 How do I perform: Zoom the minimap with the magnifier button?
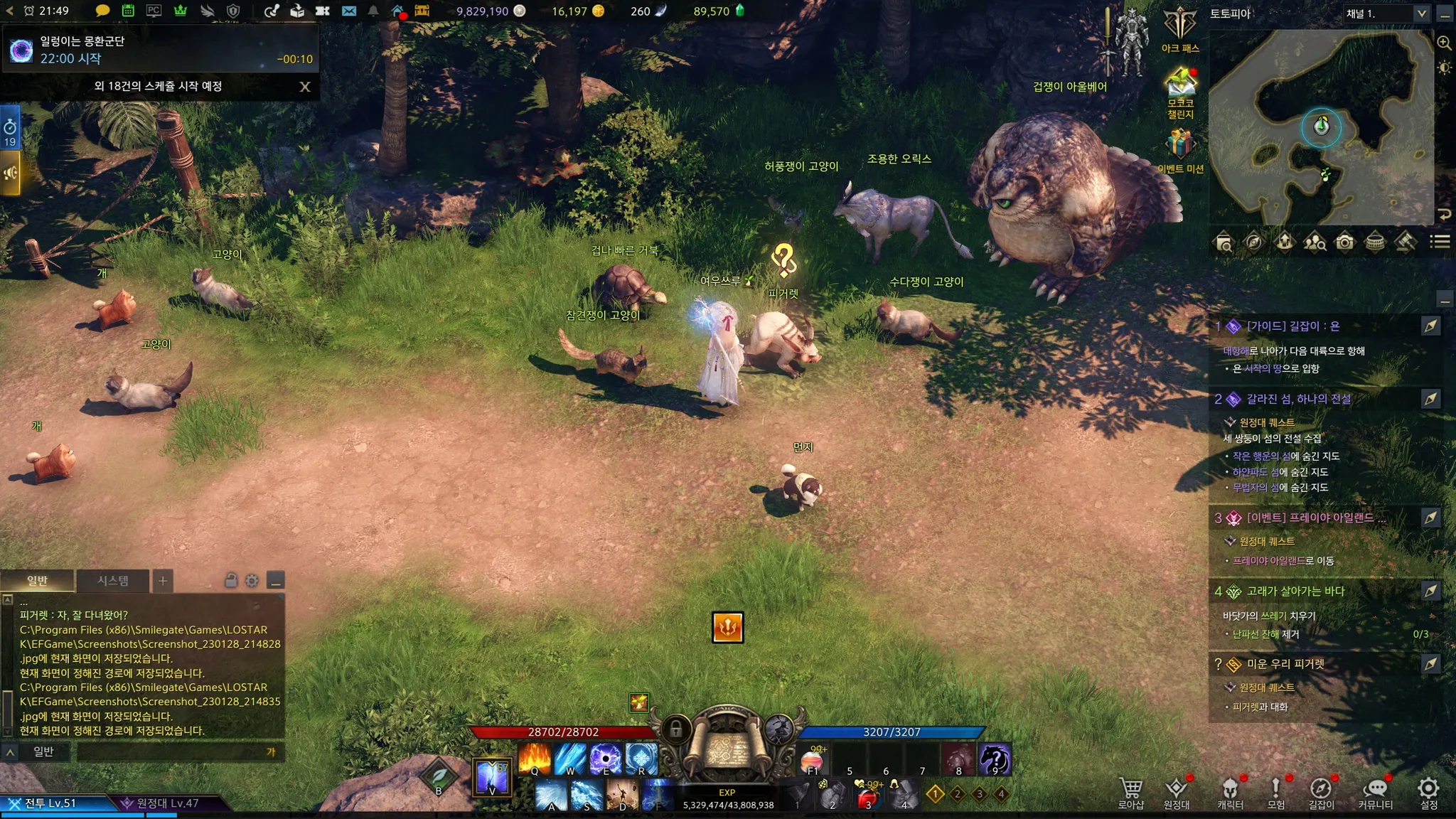pyautogui.click(x=1444, y=43)
